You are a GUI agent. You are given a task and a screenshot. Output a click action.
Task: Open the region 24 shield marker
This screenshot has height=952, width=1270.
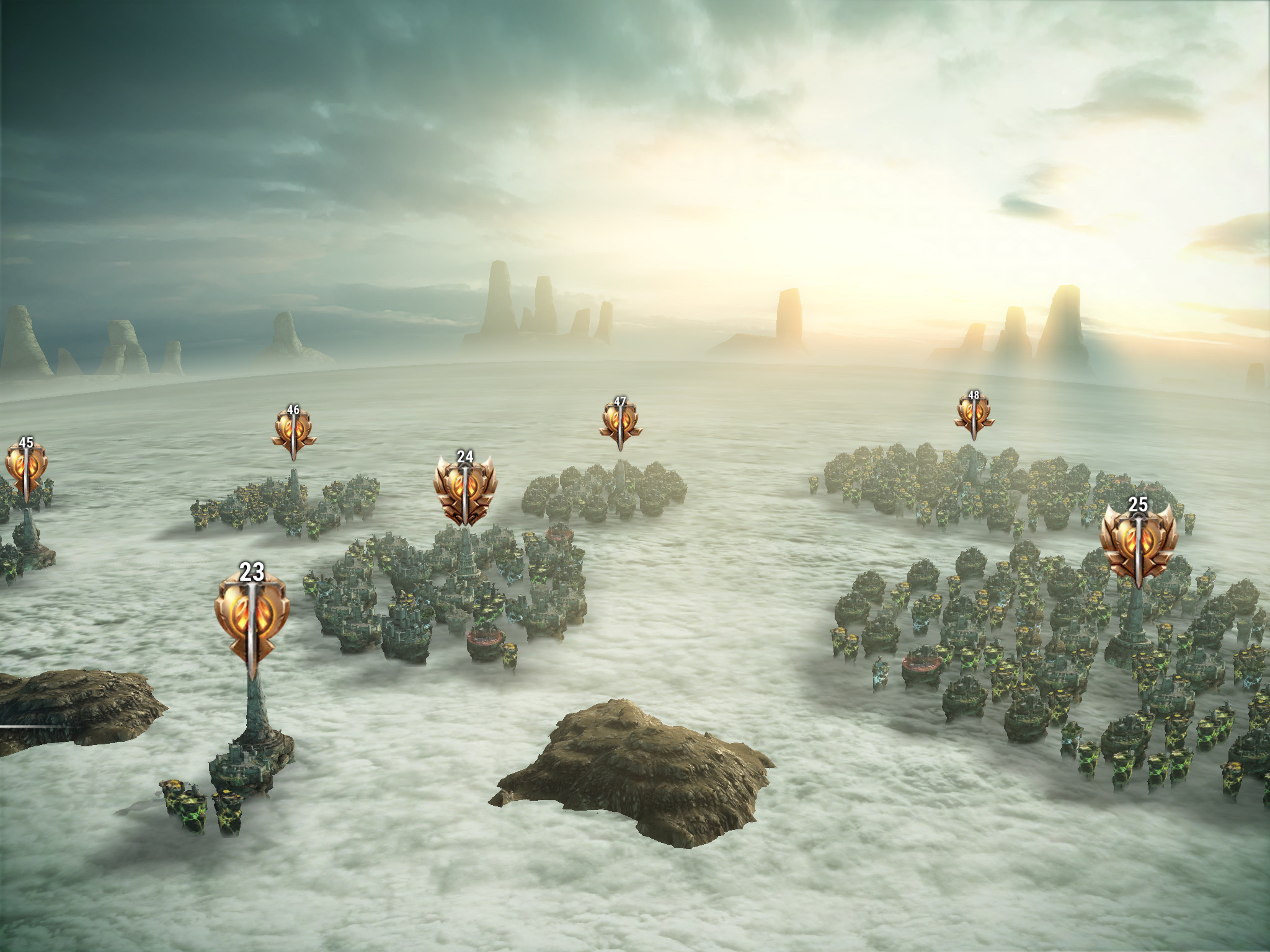465,490
